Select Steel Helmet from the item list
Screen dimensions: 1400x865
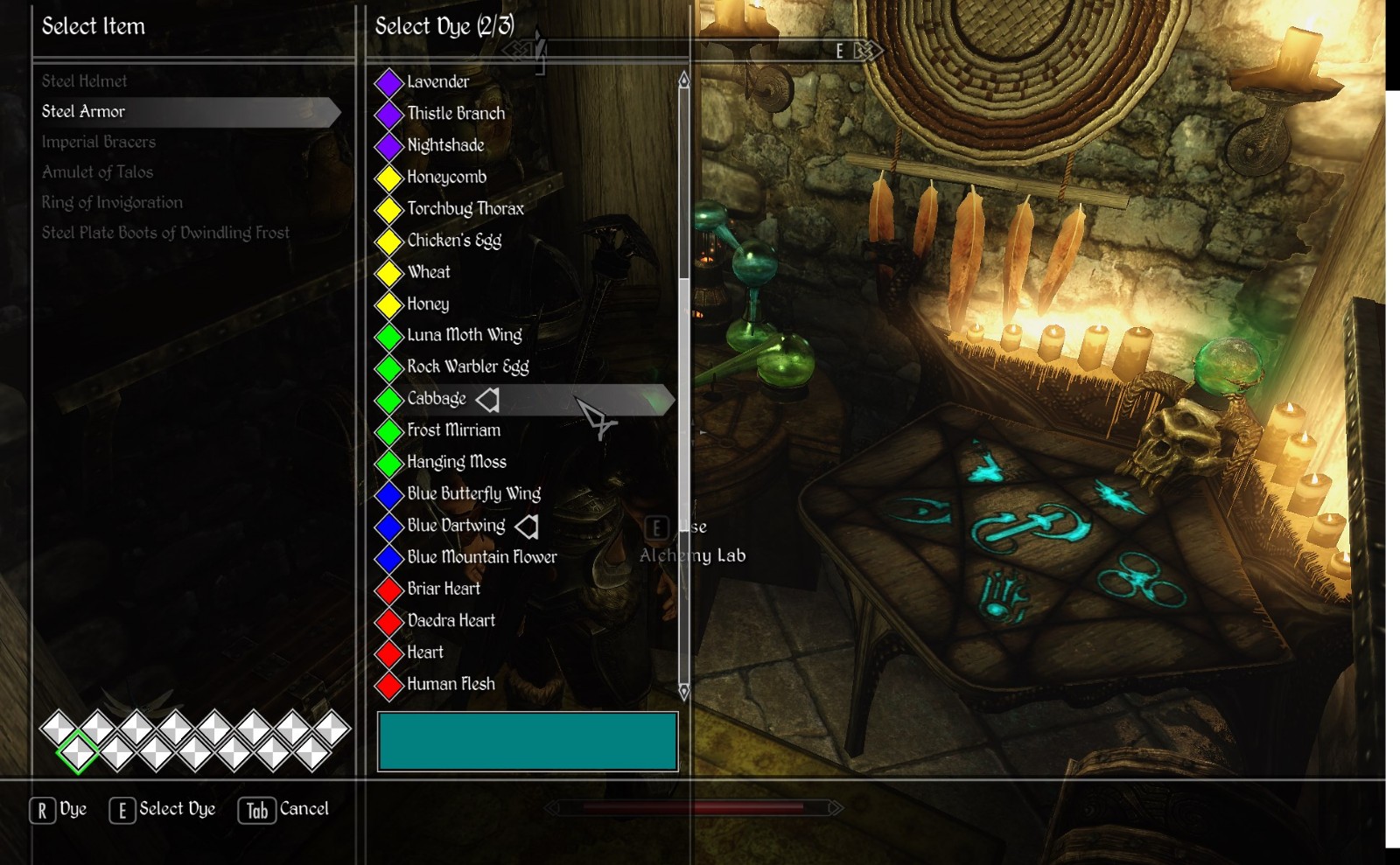coord(85,81)
